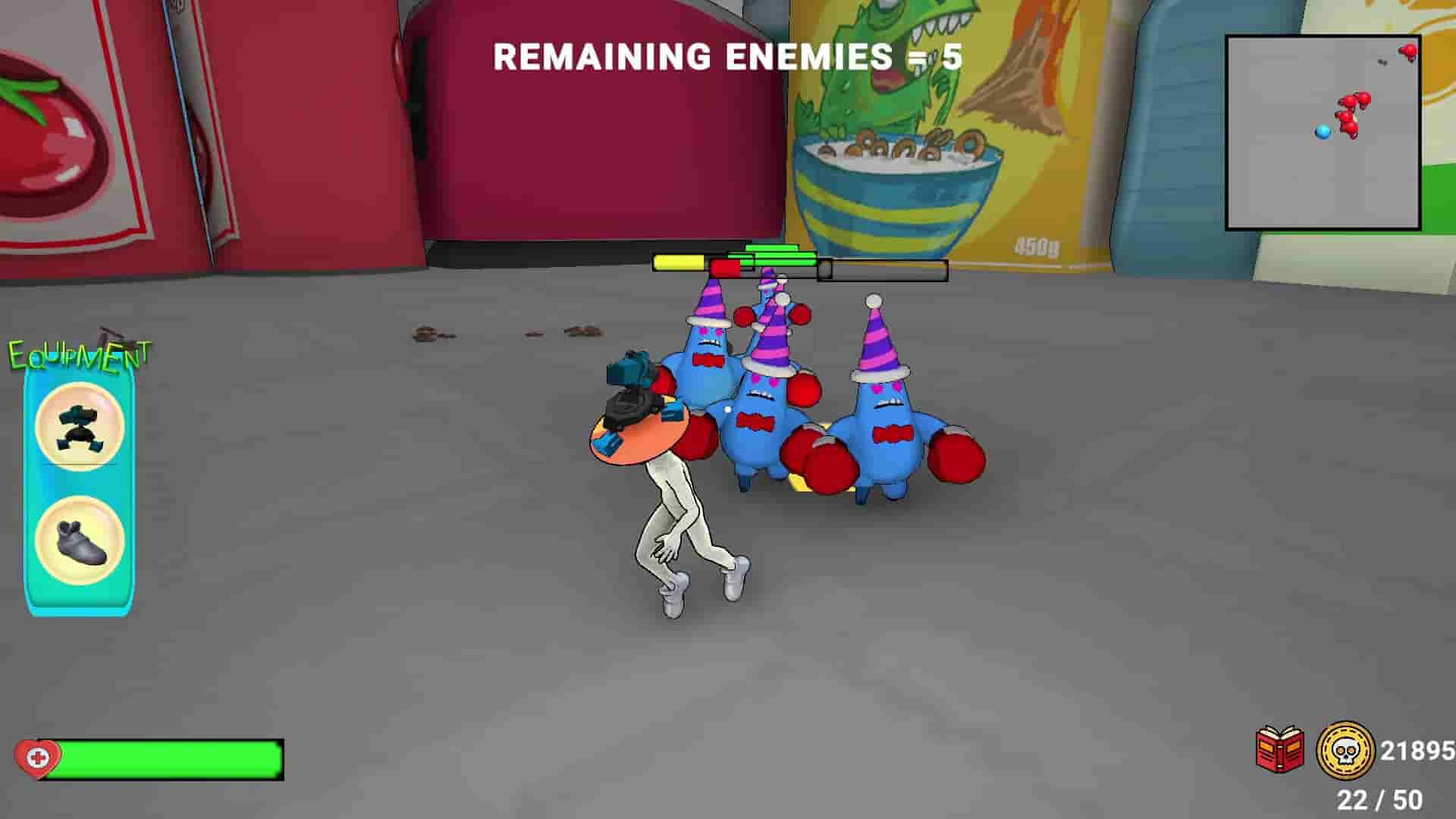Select the turret equipment slot
Screen dimensions: 1456x819
click(x=78, y=425)
